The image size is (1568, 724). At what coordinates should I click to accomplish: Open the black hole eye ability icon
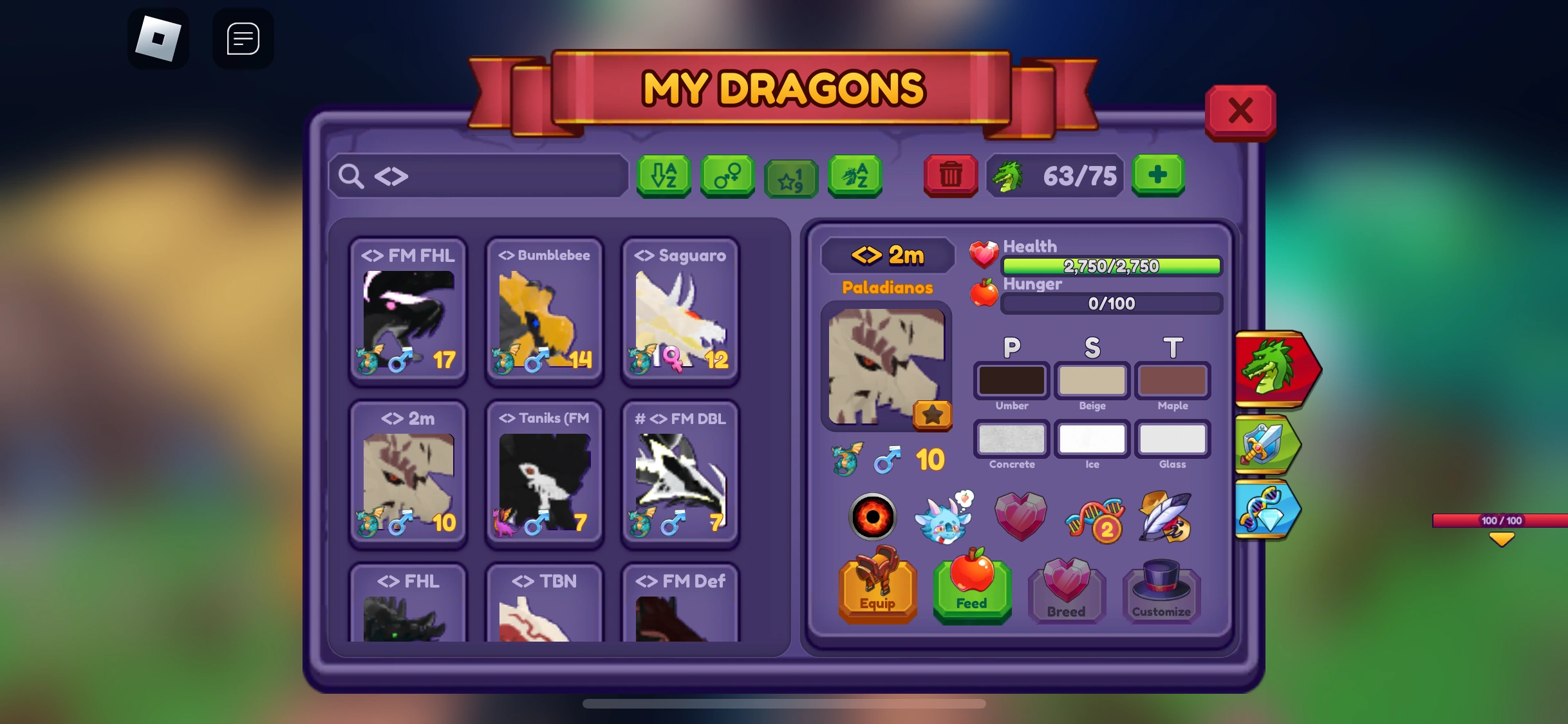[873, 516]
